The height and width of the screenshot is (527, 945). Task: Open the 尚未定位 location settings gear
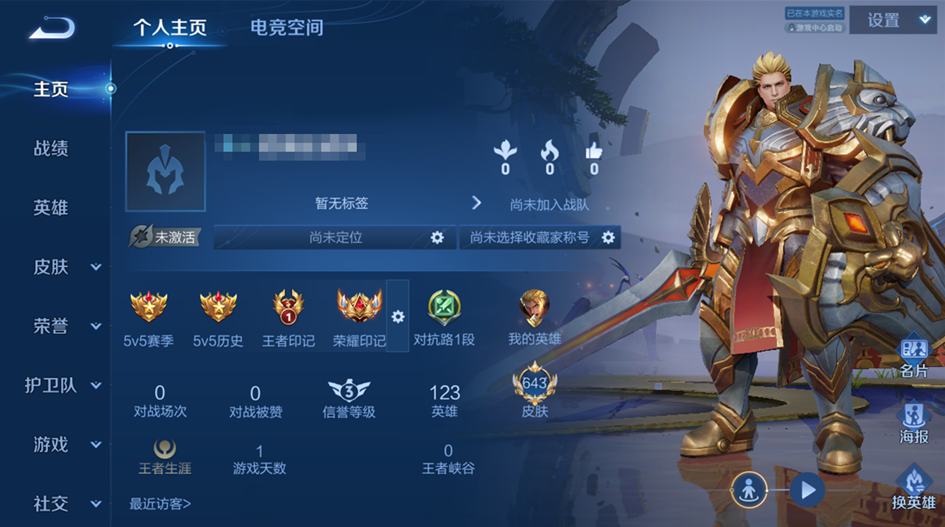(436, 237)
